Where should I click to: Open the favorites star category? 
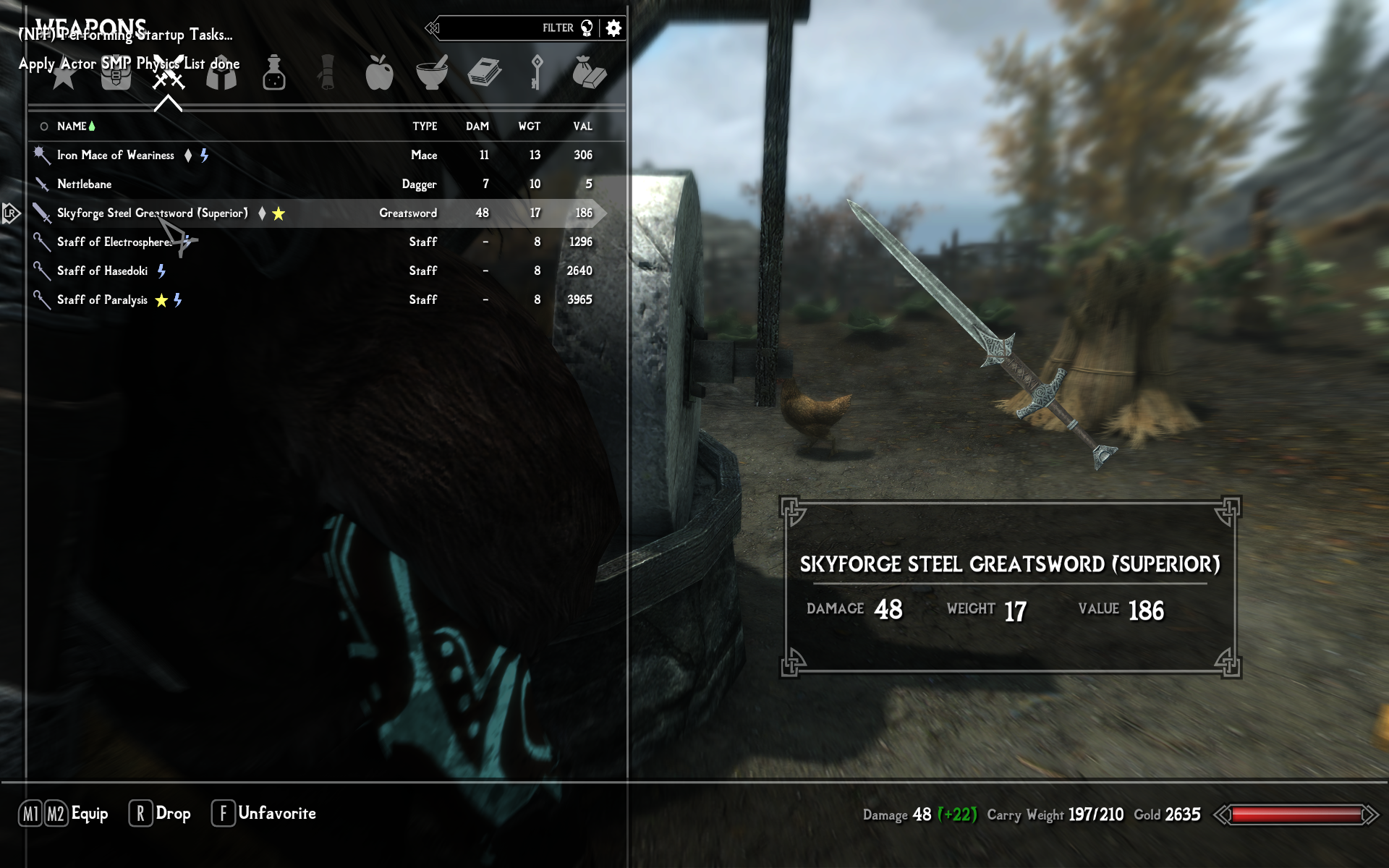pos(64,74)
